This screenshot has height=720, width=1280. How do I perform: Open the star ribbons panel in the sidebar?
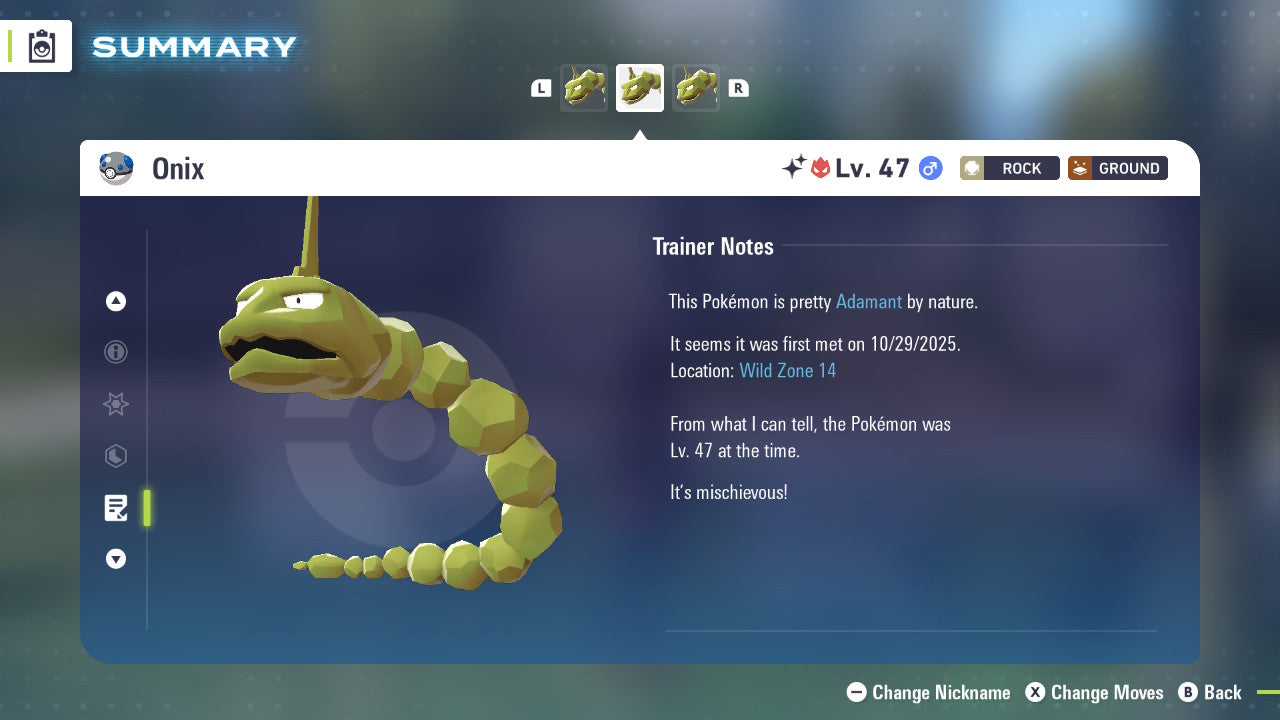tap(116, 404)
